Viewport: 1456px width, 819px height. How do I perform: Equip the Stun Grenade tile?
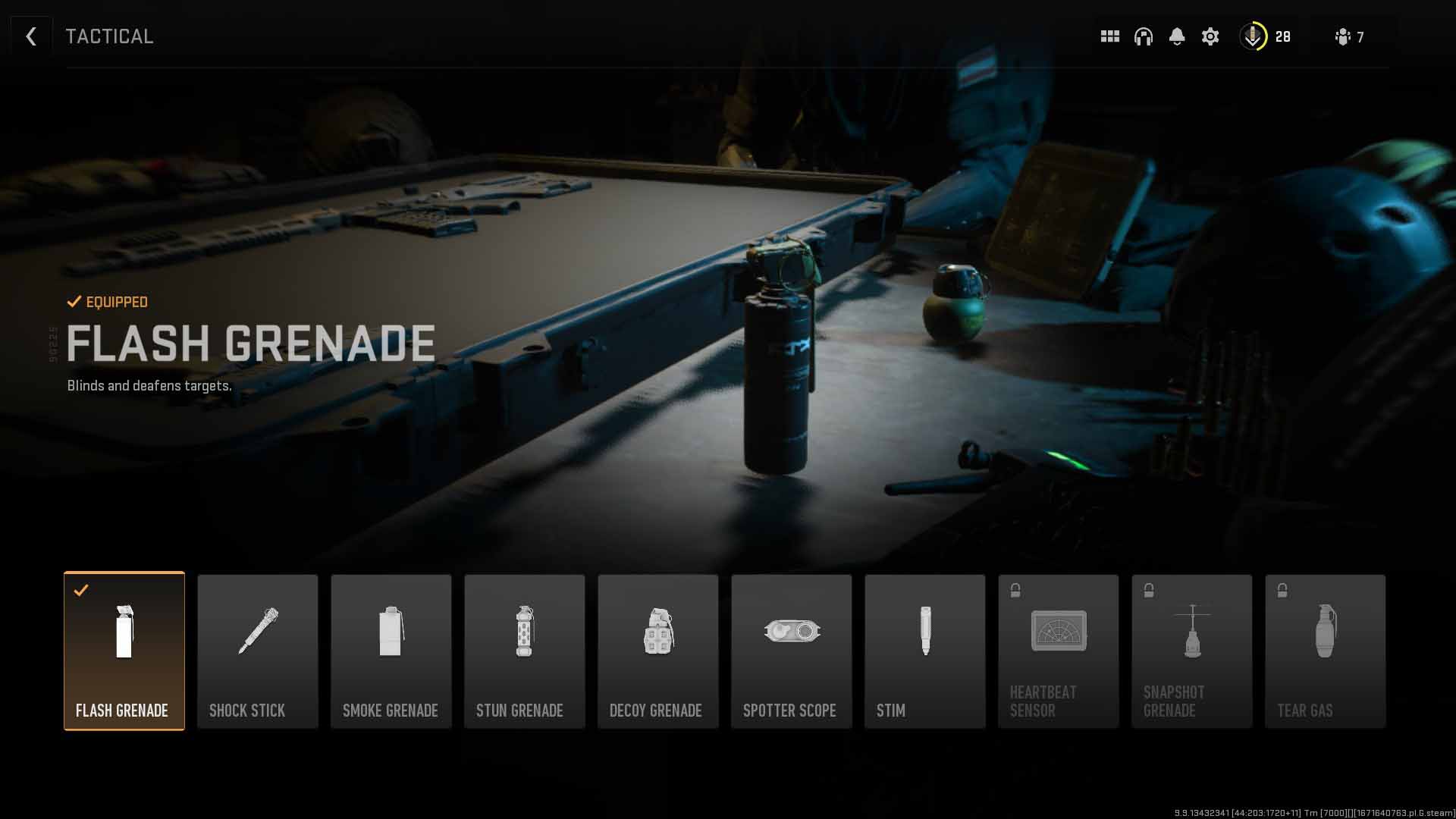524,651
